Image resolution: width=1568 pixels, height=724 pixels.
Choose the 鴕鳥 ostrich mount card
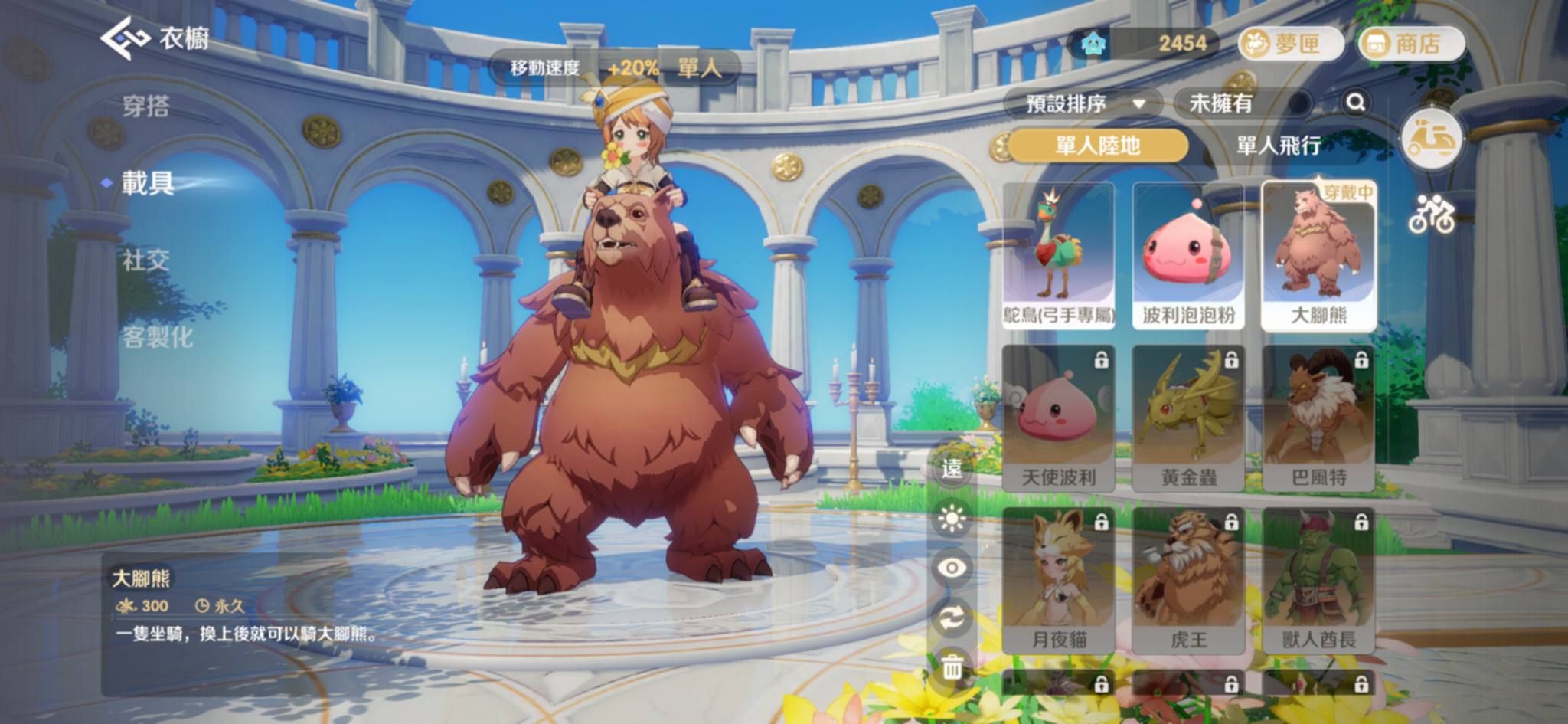(x=1059, y=255)
